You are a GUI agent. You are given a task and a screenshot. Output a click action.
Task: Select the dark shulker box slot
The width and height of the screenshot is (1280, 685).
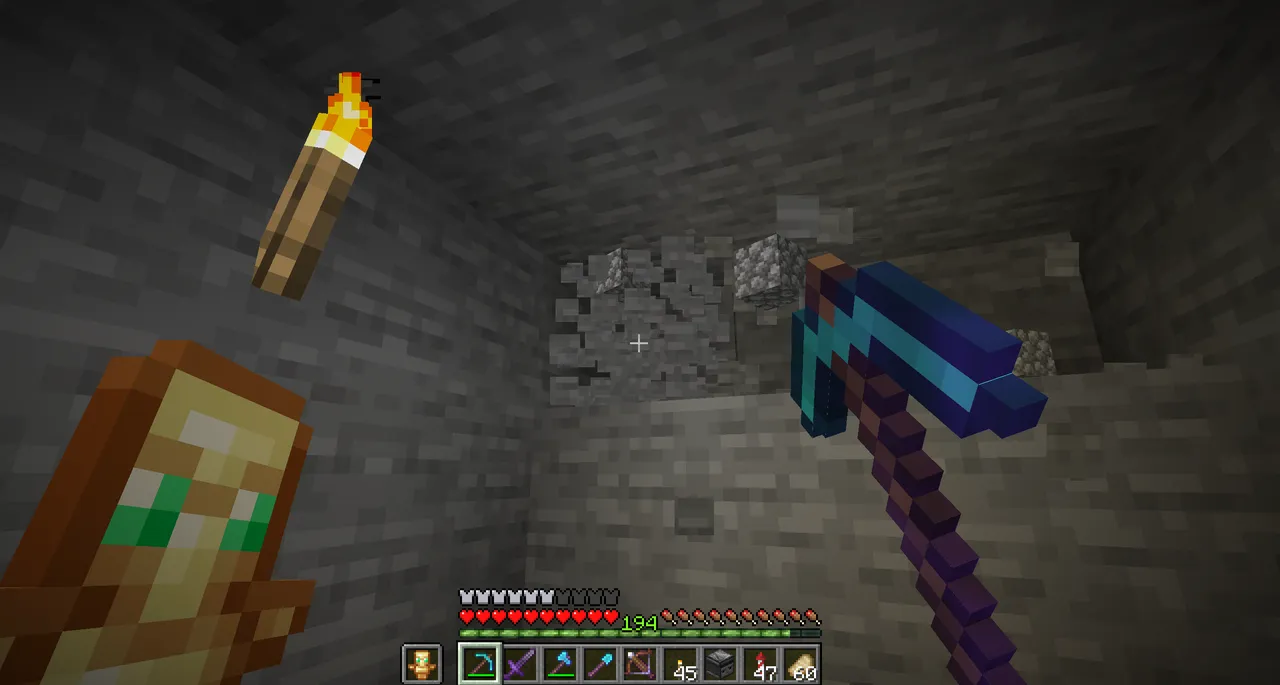[x=720, y=664]
